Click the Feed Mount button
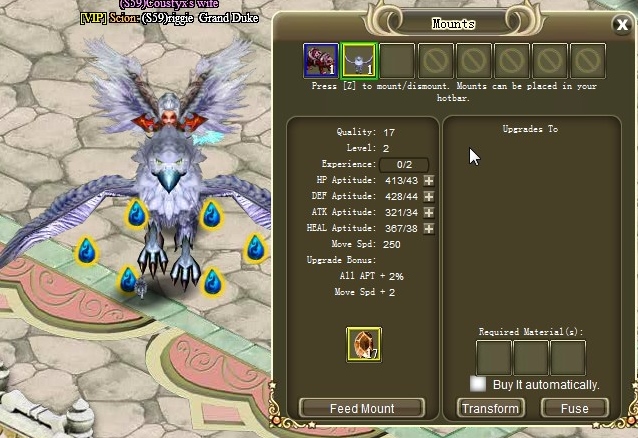The width and height of the screenshot is (638, 438). click(x=362, y=408)
